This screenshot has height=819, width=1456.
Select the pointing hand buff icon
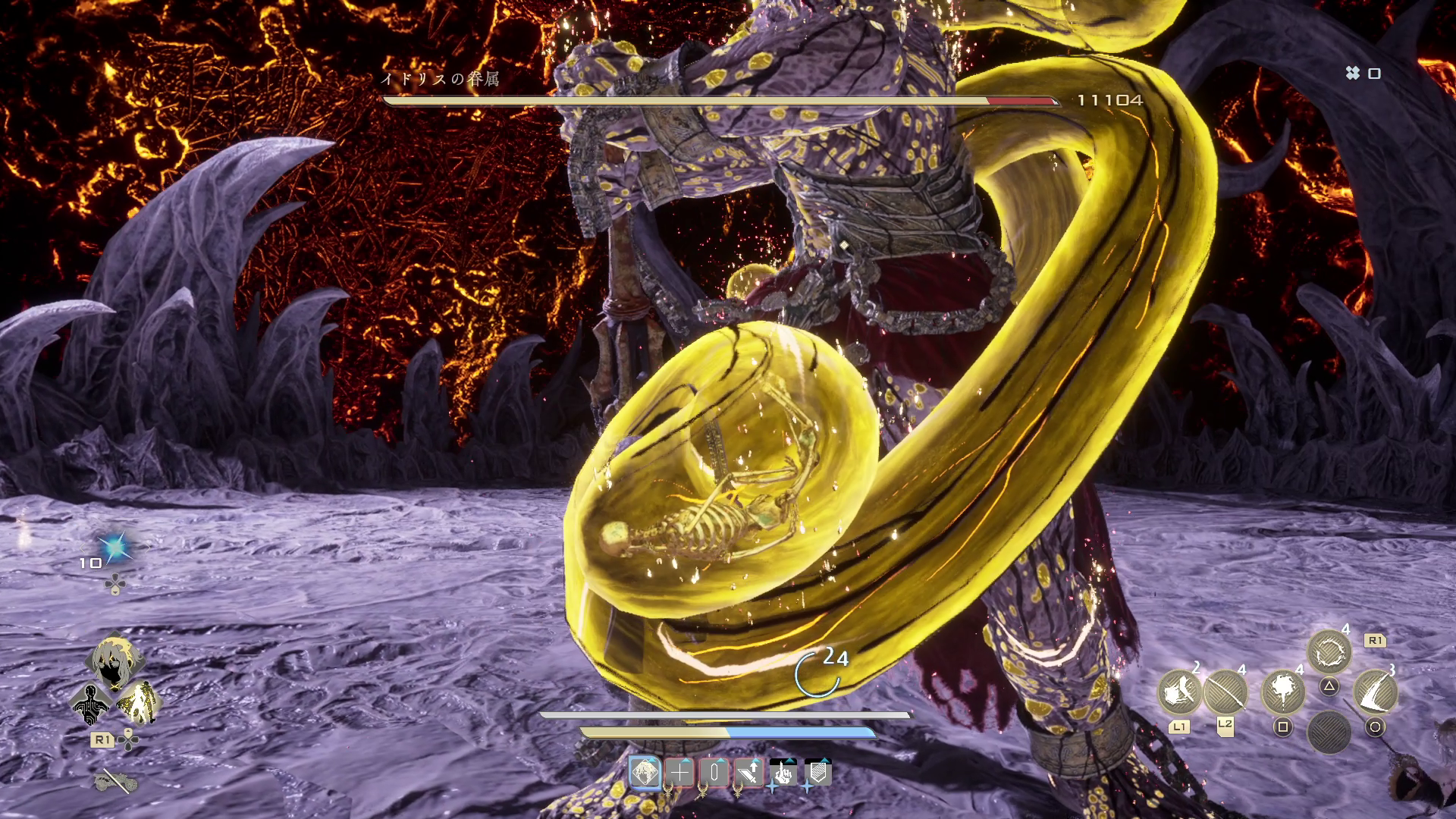click(x=783, y=773)
